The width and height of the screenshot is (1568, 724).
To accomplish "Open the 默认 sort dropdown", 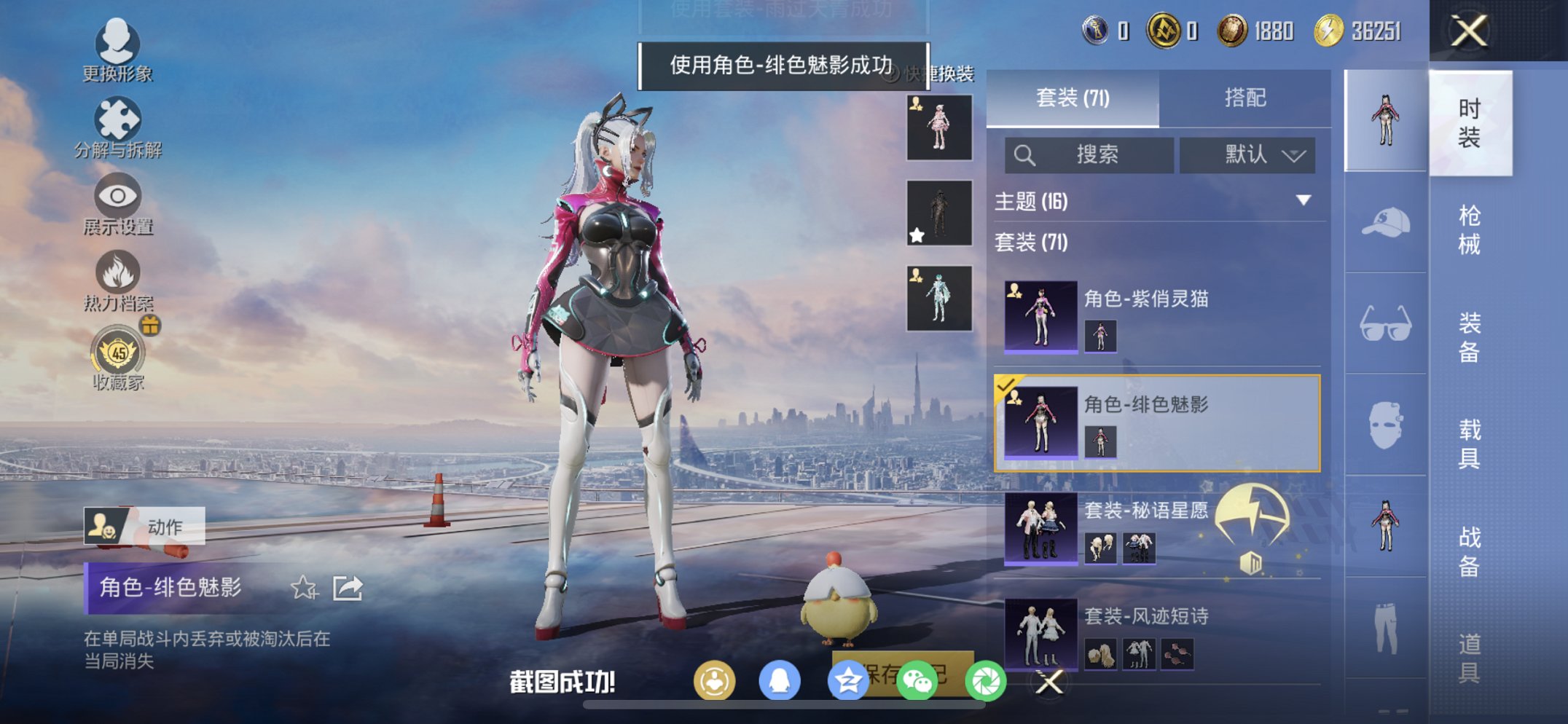I will click(x=1247, y=155).
